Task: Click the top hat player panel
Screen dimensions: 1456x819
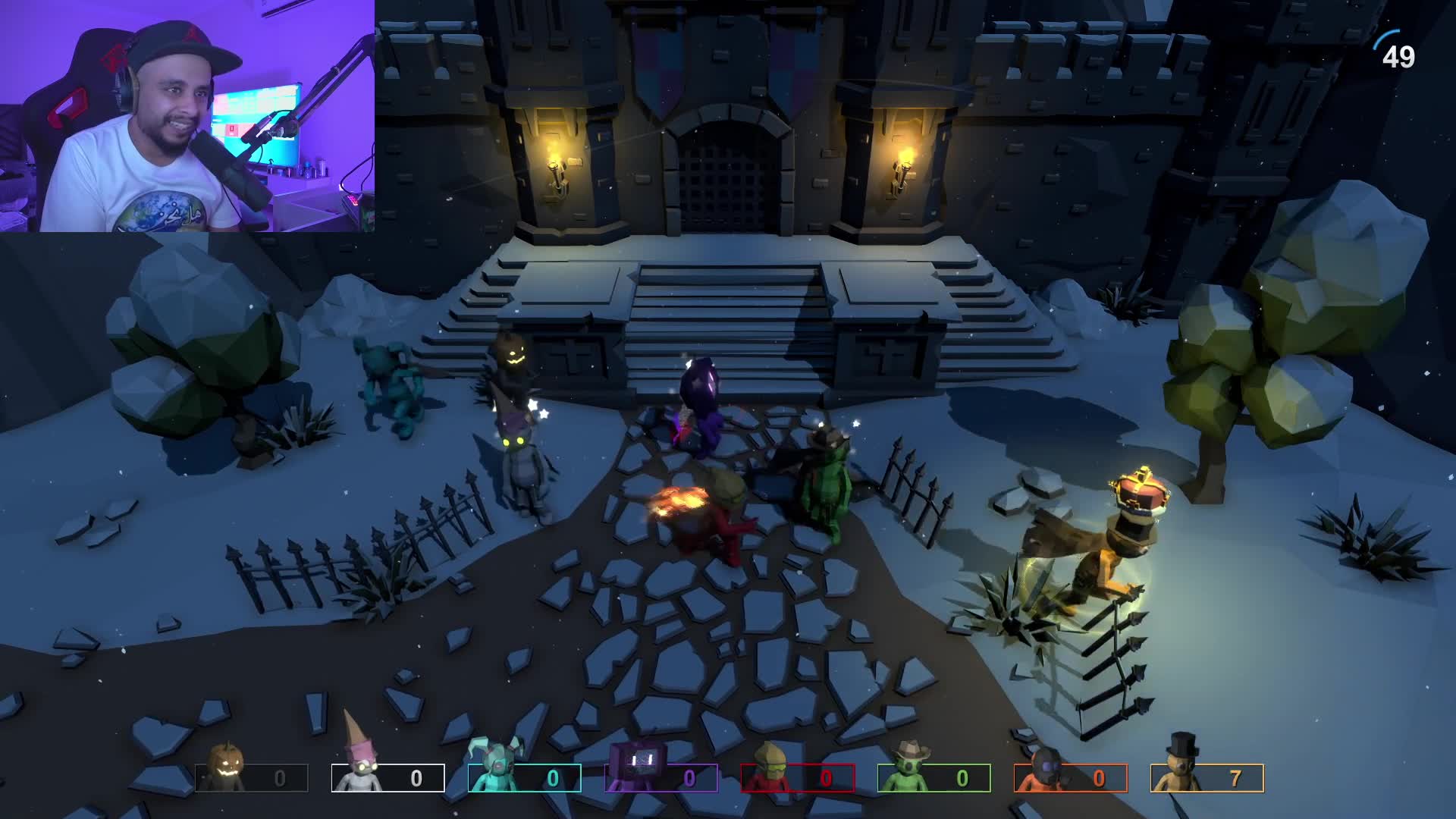Action: 1207,777
